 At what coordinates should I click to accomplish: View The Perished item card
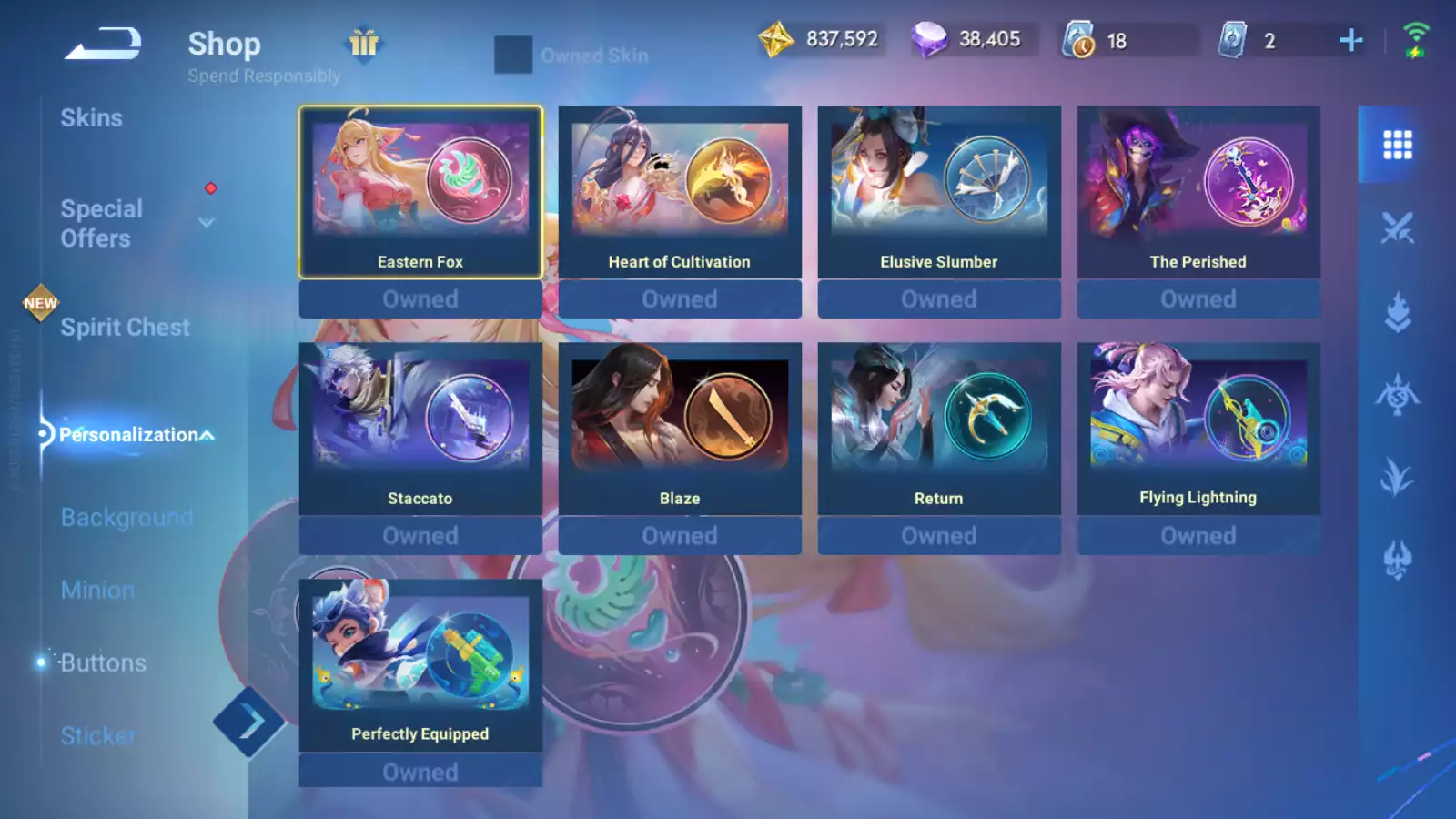(x=1198, y=192)
